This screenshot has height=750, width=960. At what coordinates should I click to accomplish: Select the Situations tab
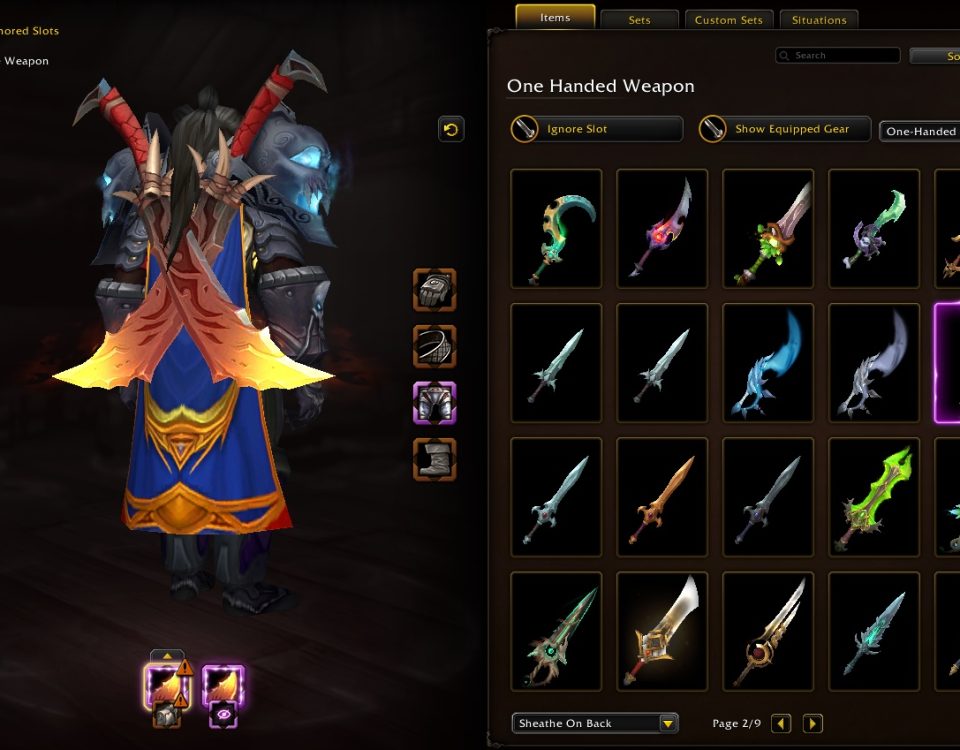pyautogui.click(x=819, y=20)
